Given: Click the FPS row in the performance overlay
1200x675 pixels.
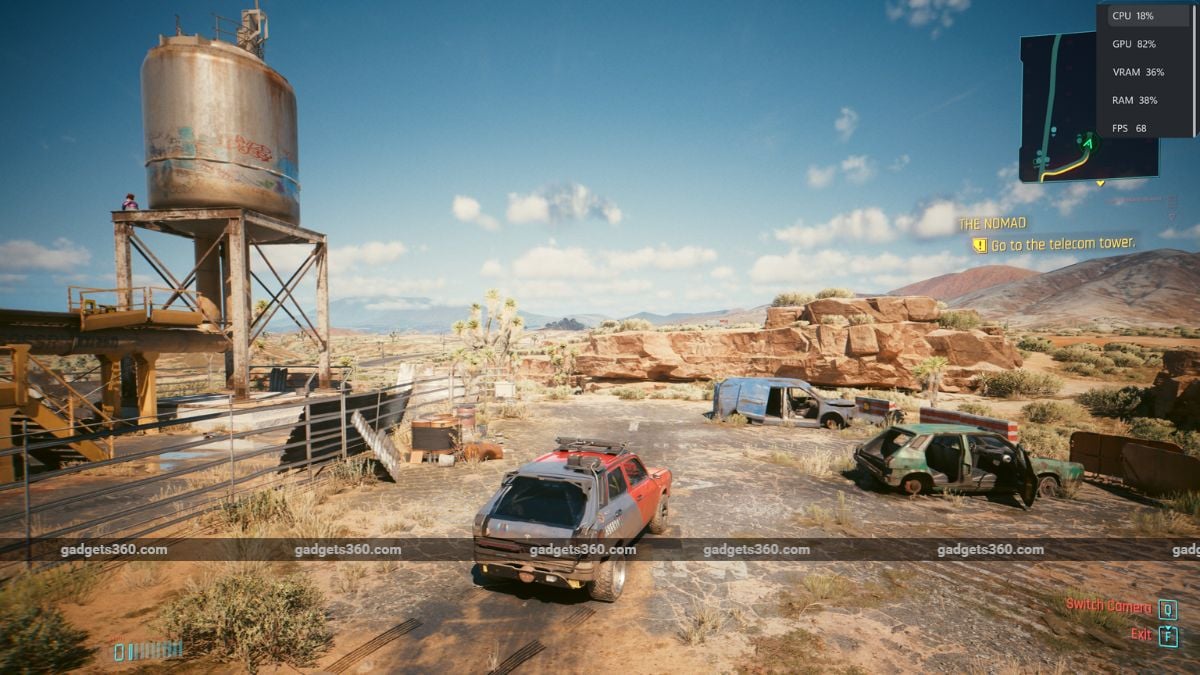Looking at the screenshot, I should (x=1129, y=128).
